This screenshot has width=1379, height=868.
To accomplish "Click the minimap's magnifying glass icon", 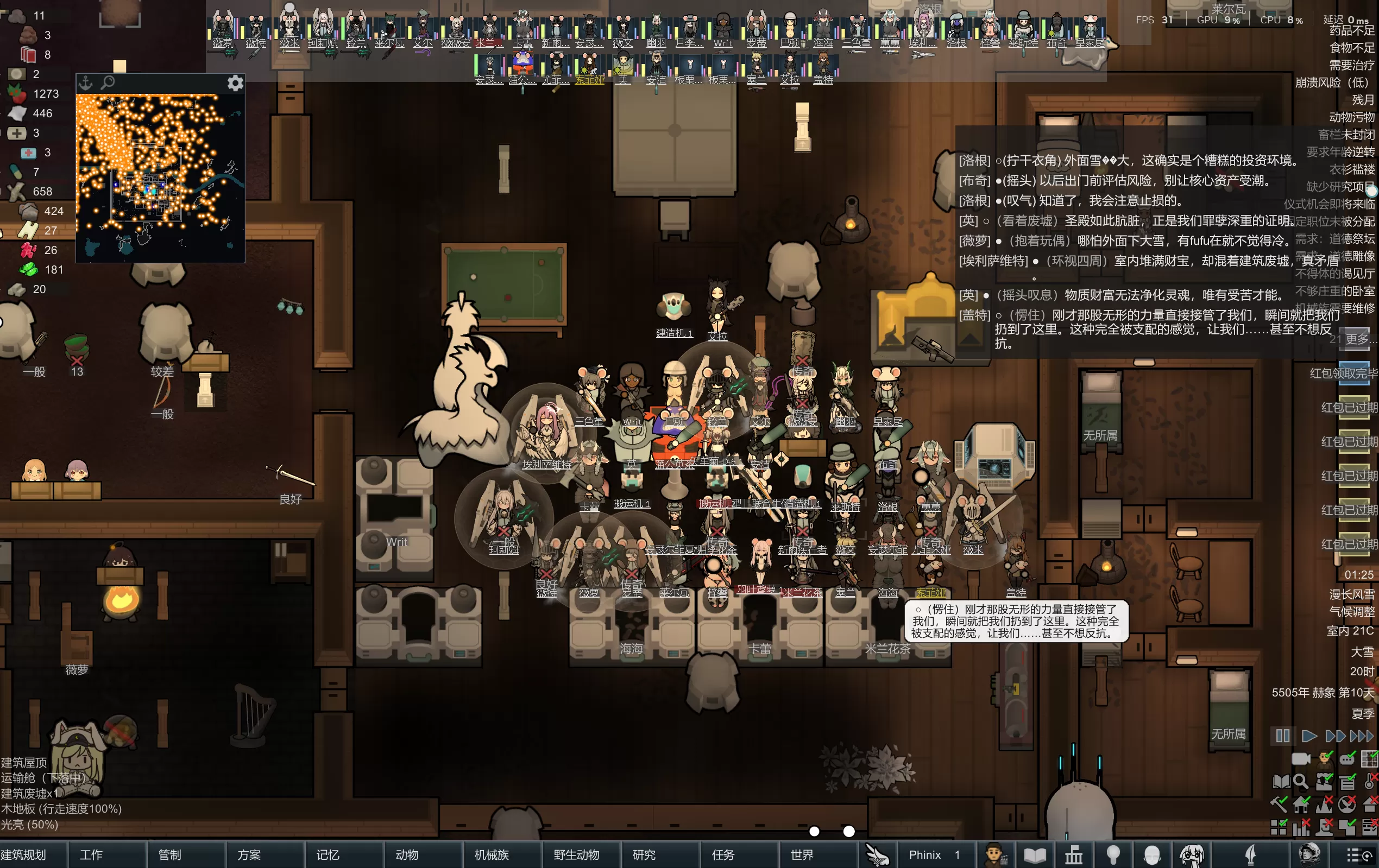I will tap(108, 83).
